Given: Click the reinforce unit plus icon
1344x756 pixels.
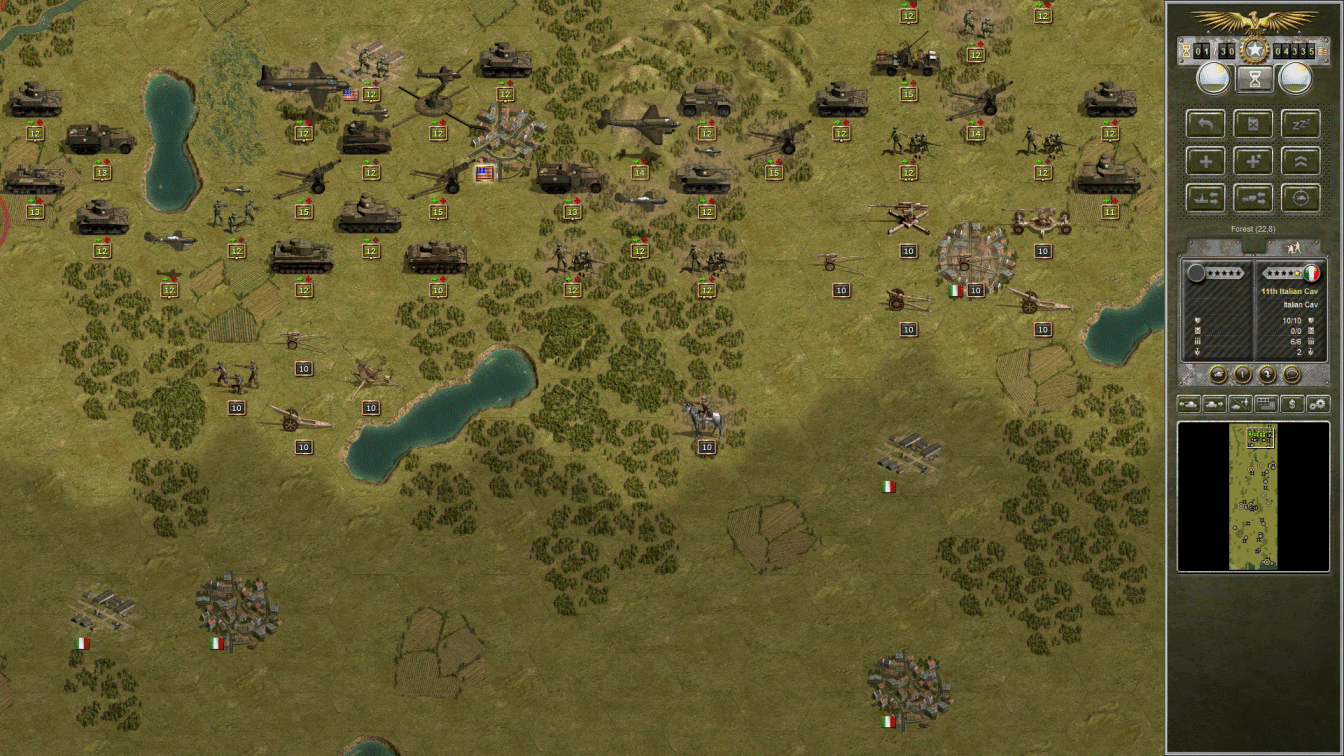Looking at the screenshot, I should click(x=1205, y=160).
